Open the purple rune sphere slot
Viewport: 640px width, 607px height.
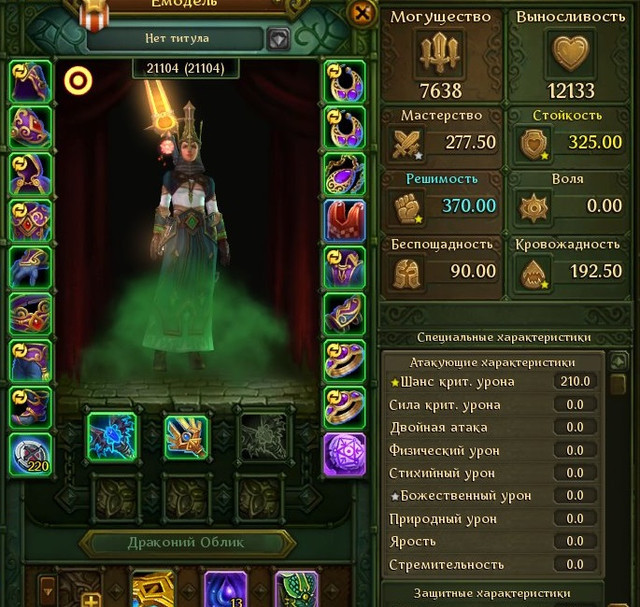tap(344, 455)
